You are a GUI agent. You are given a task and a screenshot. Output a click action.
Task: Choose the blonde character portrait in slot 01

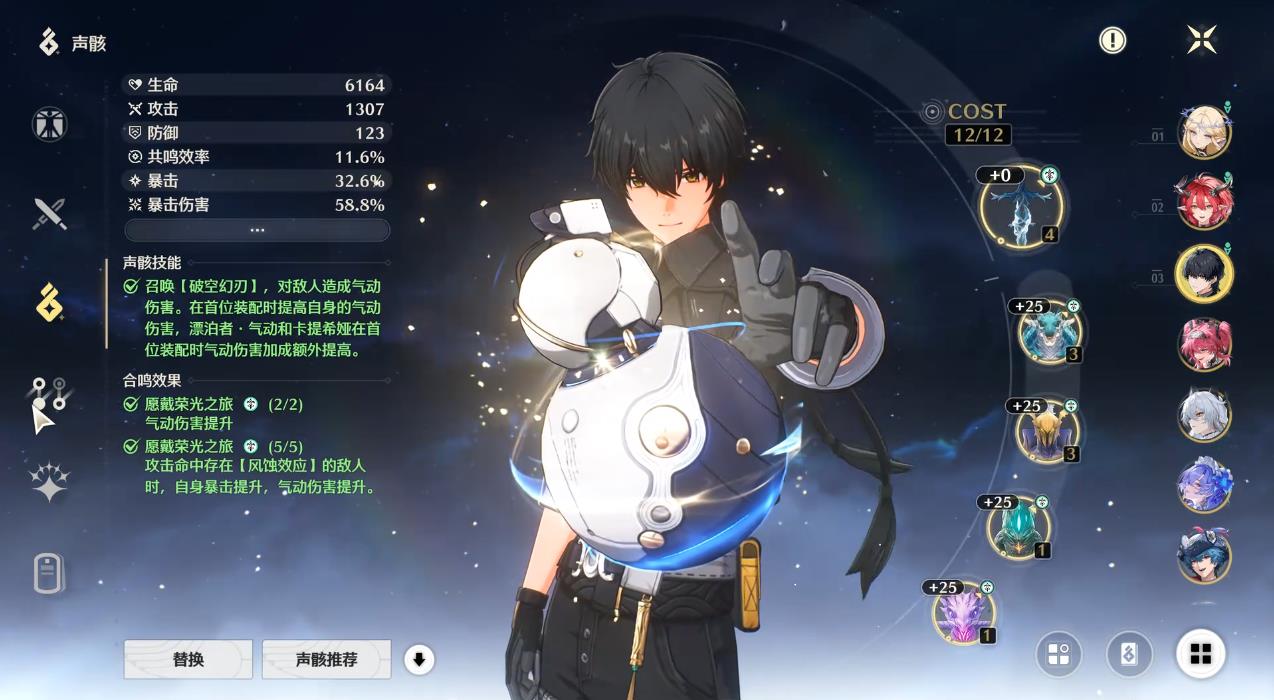[1204, 131]
